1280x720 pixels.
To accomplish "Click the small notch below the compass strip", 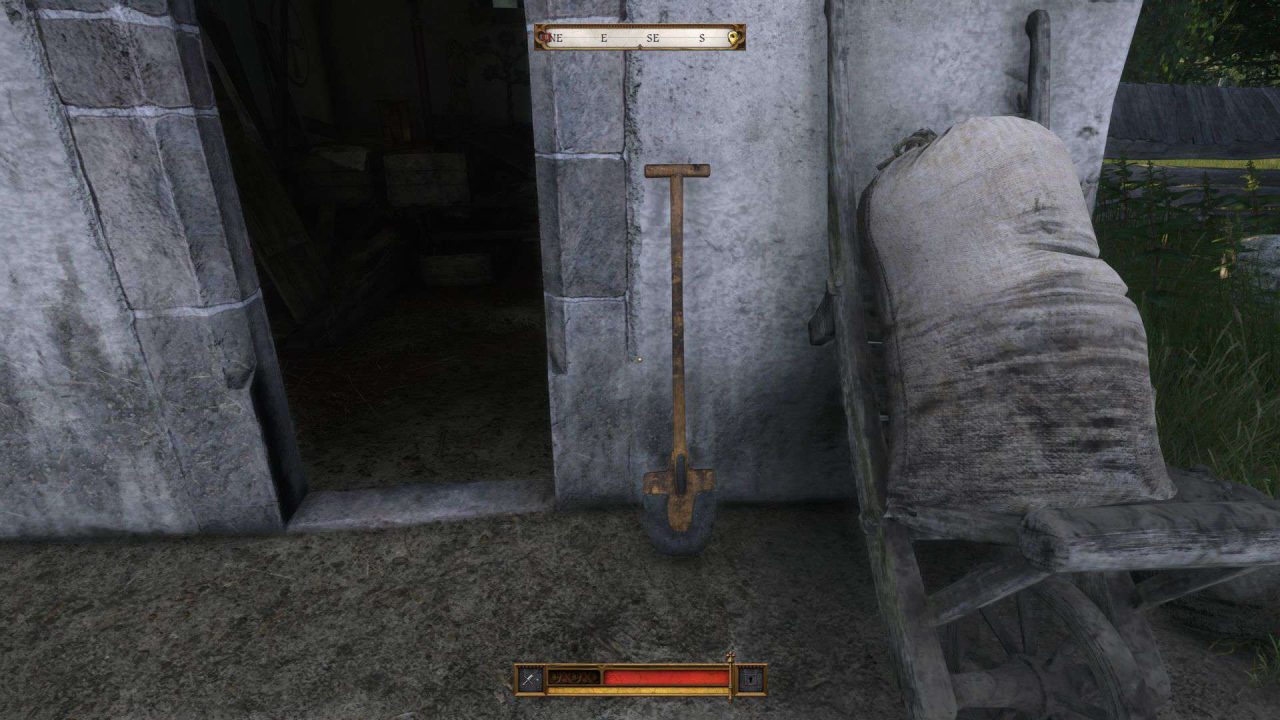I will pos(640,47).
